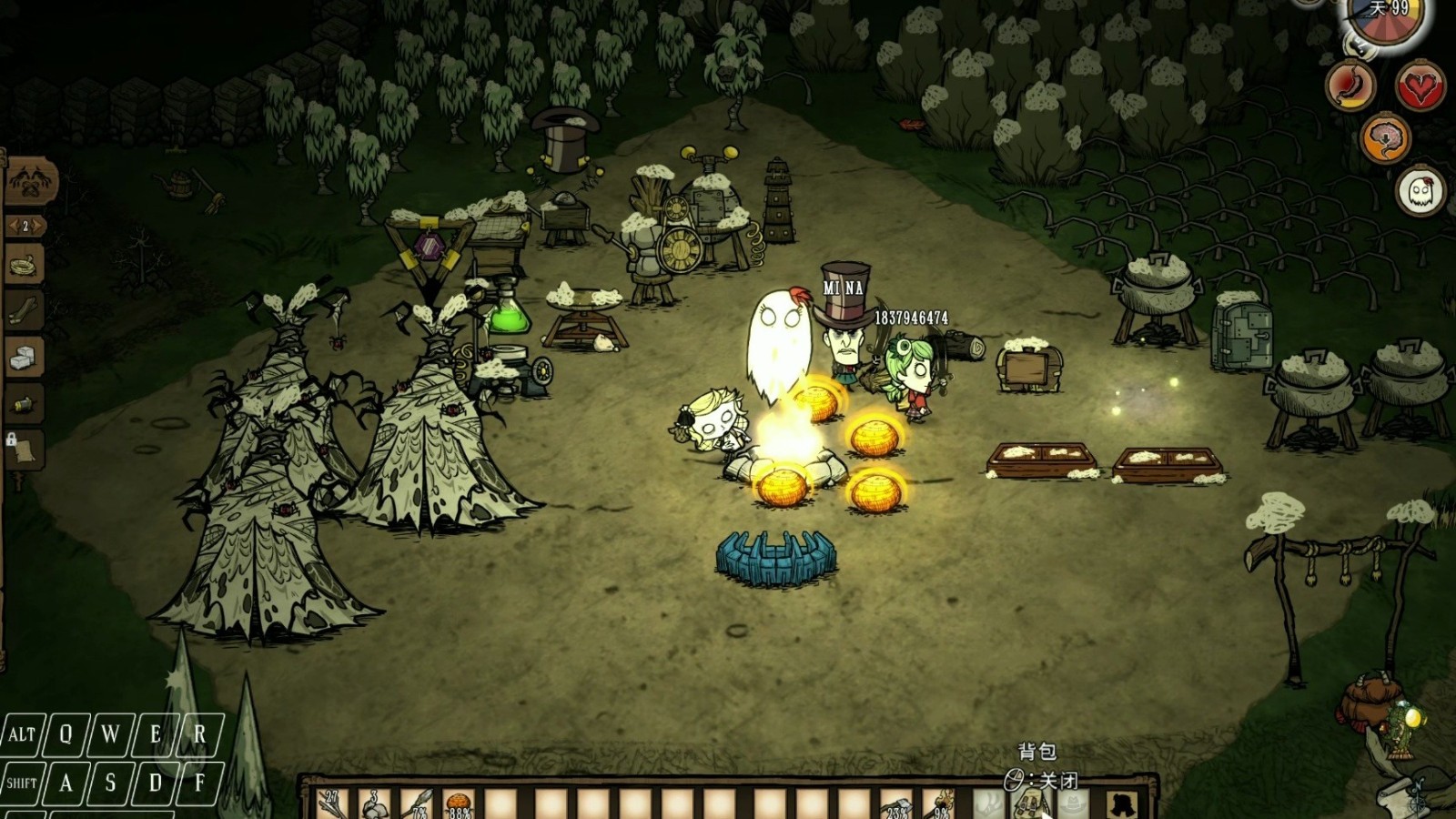Select the orange 88% item in inventory

coord(460,804)
